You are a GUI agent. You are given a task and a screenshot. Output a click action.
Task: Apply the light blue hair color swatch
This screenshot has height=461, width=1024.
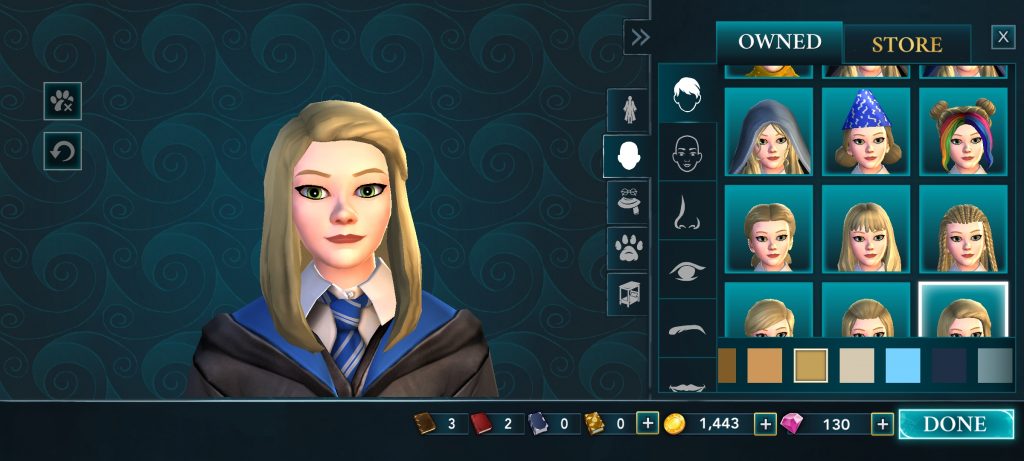point(903,365)
